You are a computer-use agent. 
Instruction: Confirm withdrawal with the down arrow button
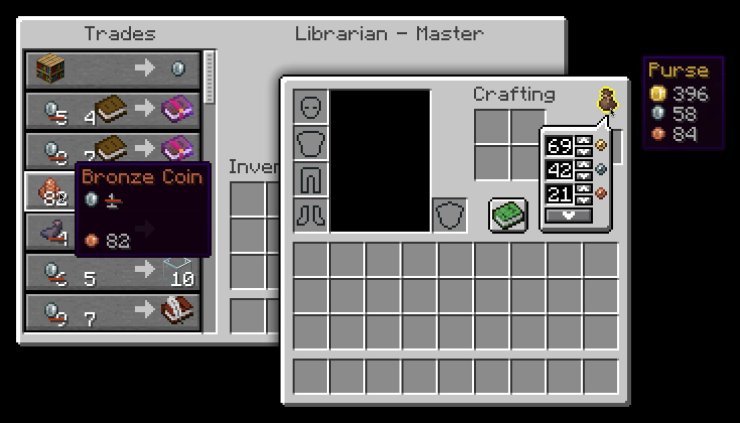click(567, 215)
